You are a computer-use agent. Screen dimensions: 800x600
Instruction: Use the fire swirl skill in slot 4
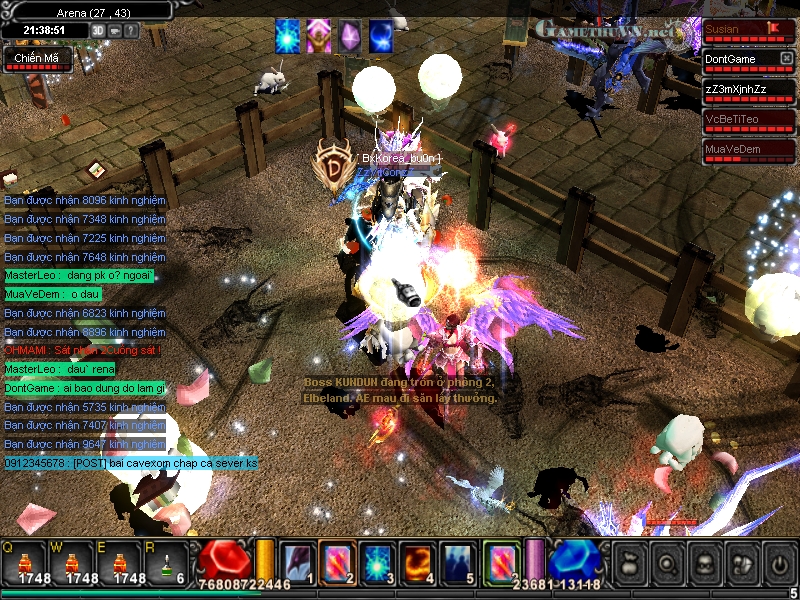pos(417,561)
